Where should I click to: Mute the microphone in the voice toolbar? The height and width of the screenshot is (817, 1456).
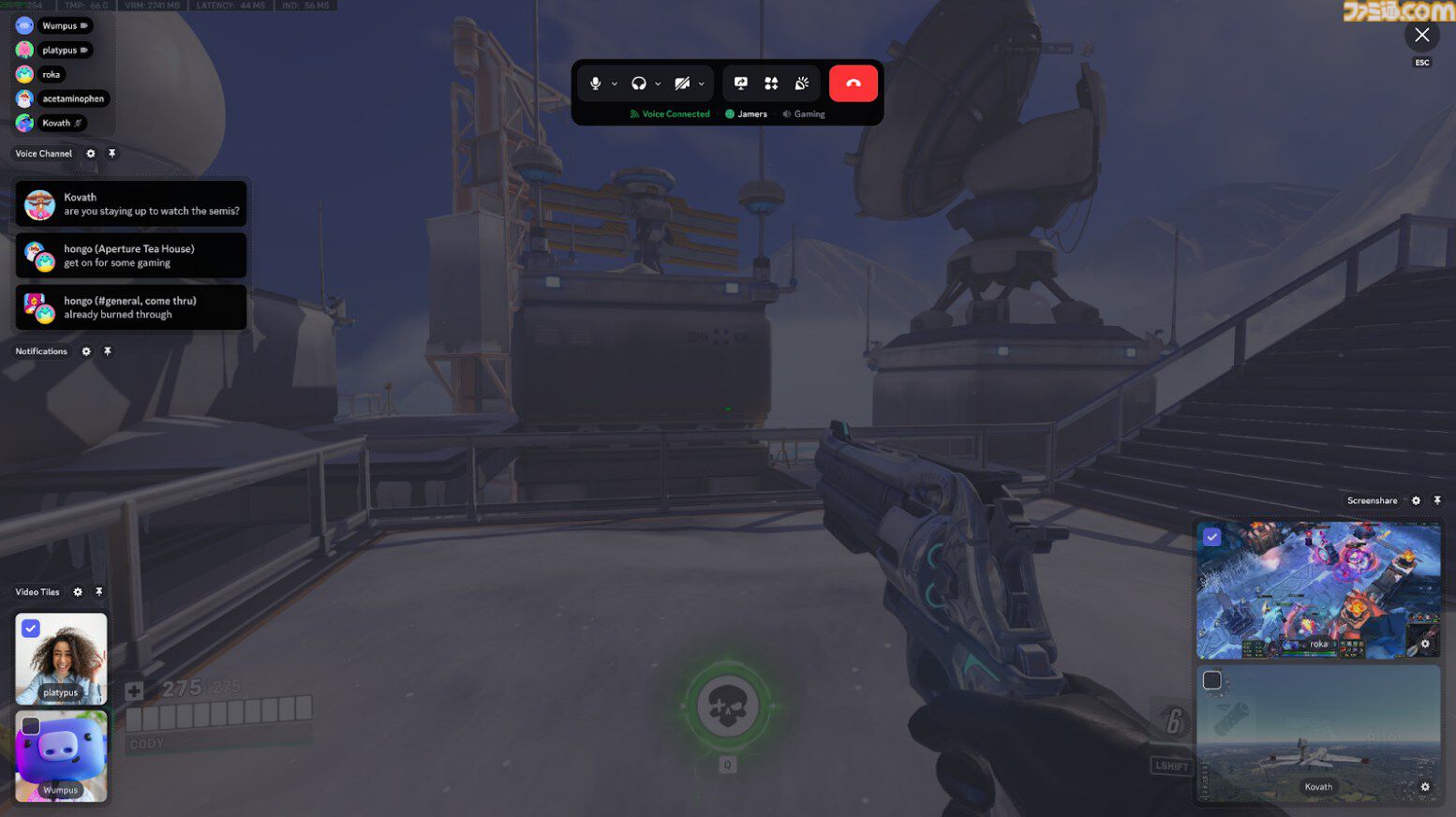click(x=597, y=82)
